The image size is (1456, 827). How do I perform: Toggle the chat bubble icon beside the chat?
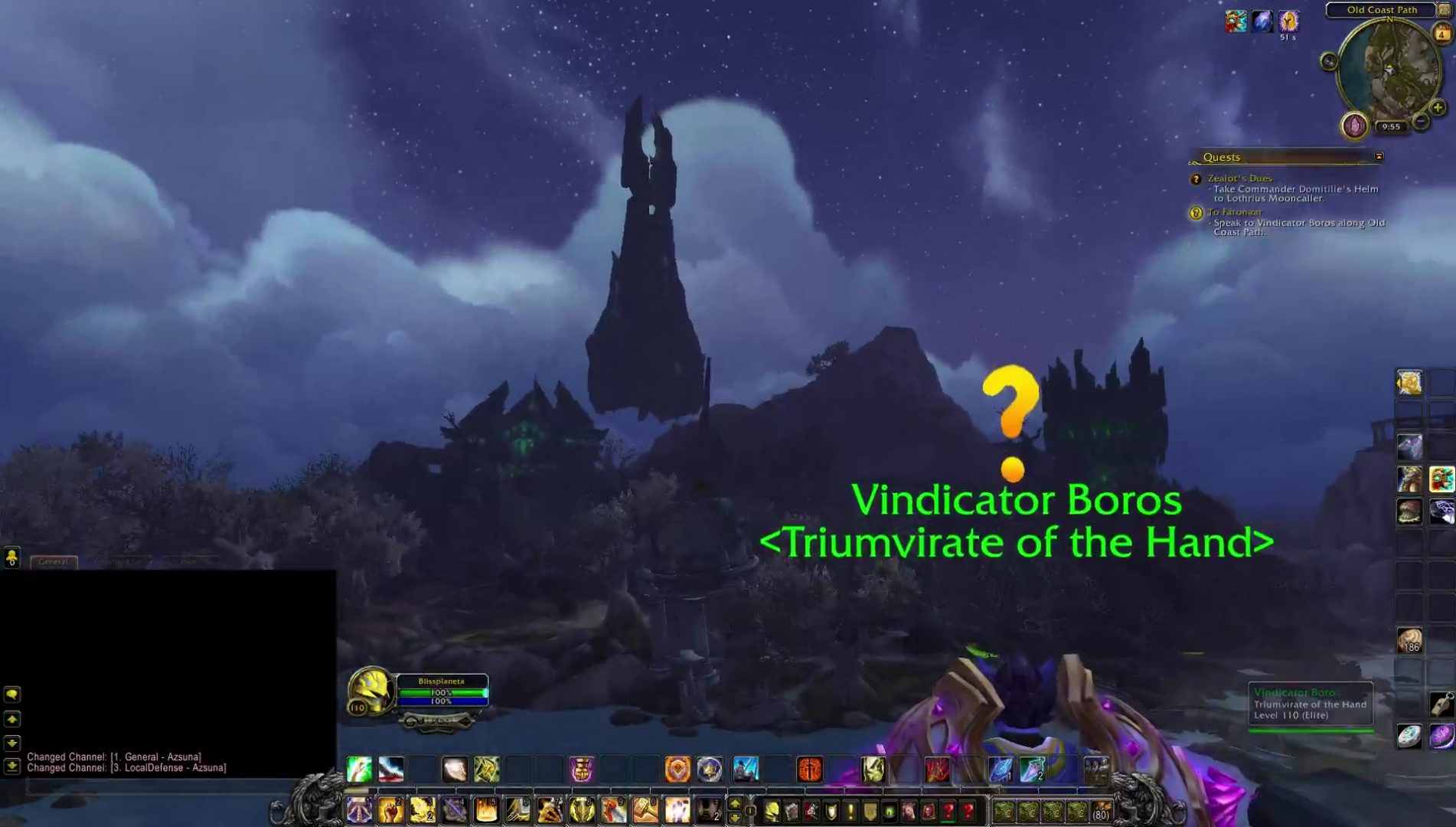pyautogui.click(x=12, y=695)
